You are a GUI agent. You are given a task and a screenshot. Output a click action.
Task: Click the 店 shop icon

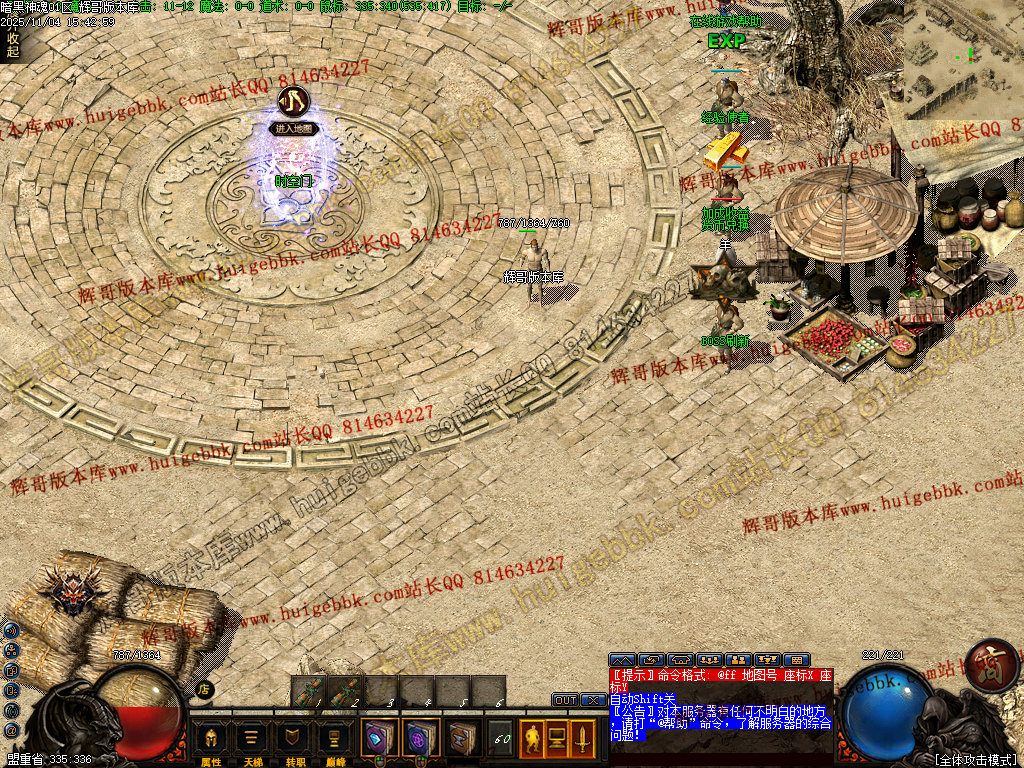point(204,689)
